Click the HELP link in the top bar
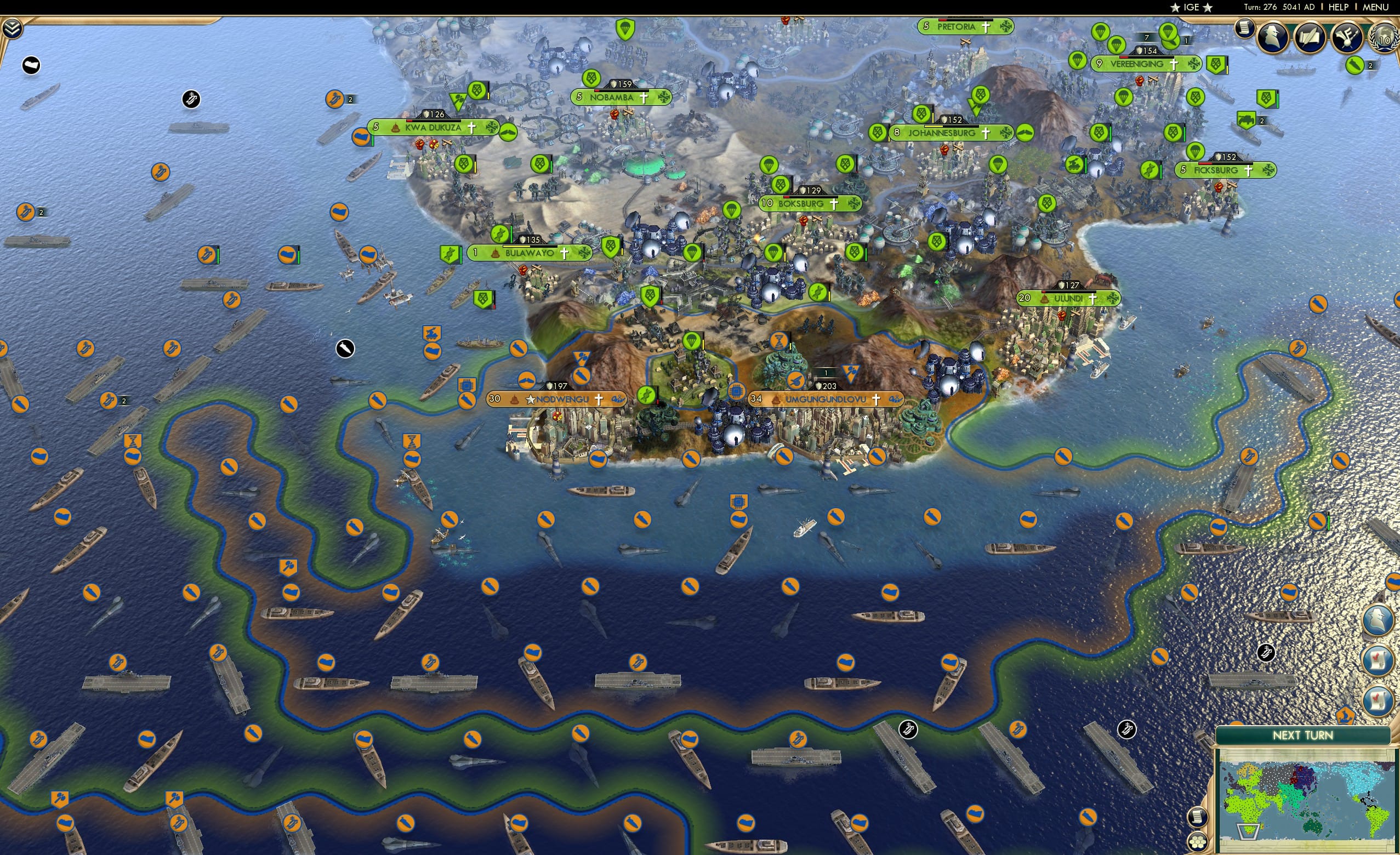 tap(1339, 7)
